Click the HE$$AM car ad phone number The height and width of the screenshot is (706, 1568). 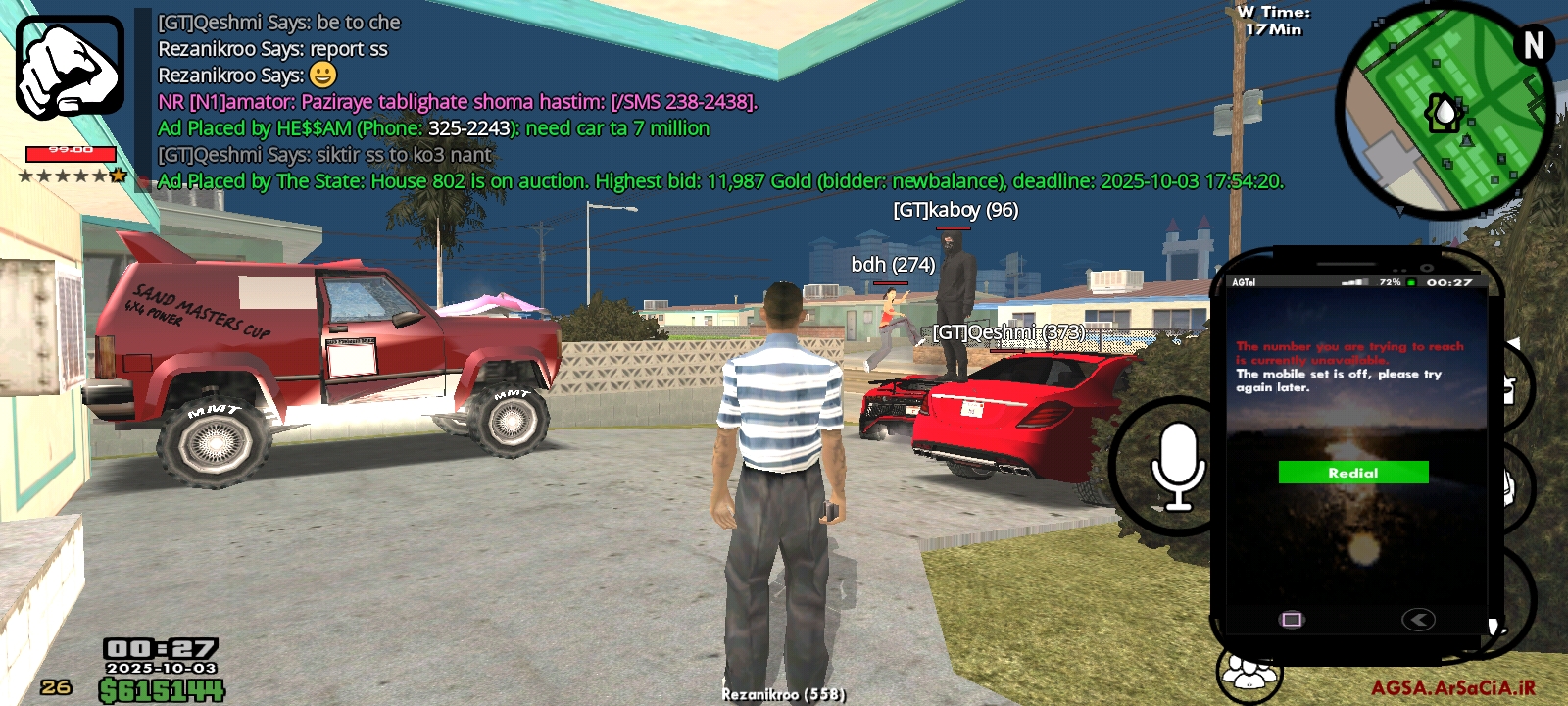click(x=468, y=128)
